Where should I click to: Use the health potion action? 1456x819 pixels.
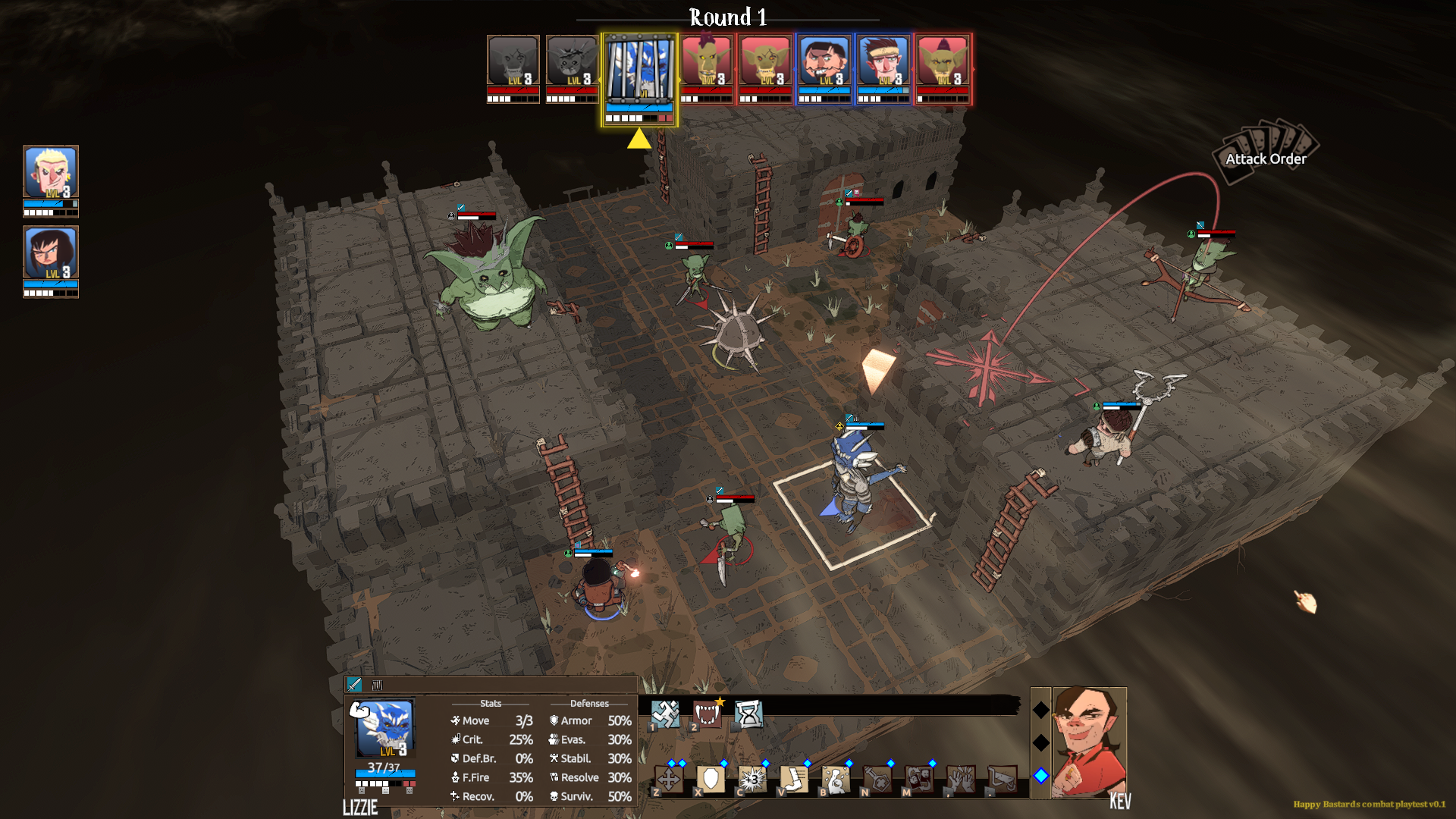pyautogui.click(x=877, y=779)
